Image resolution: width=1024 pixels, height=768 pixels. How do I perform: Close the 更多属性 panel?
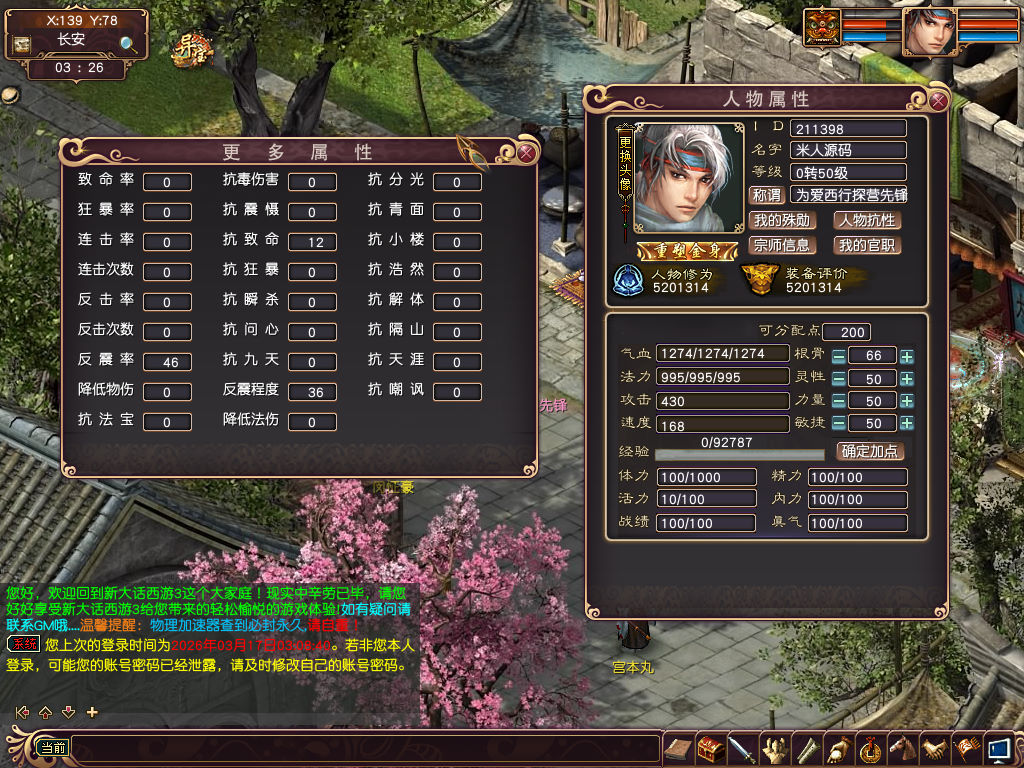526,153
